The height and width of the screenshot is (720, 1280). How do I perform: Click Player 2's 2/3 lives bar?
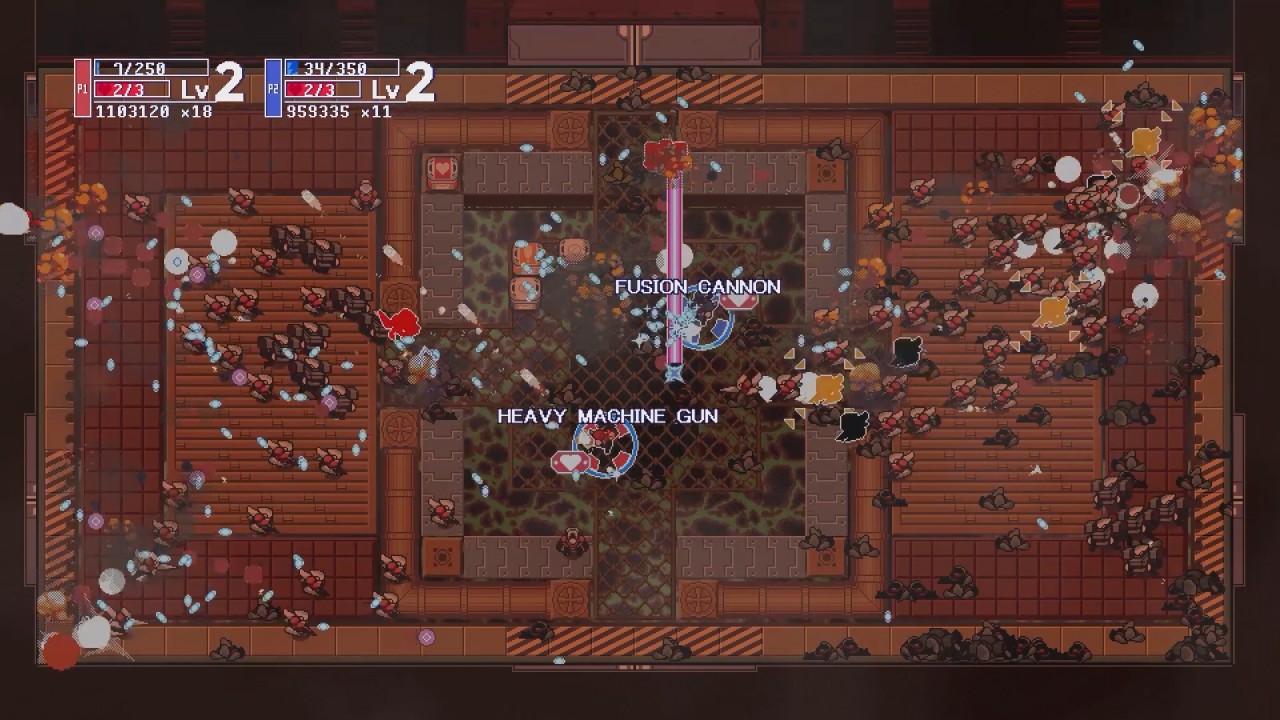(x=323, y=88)
